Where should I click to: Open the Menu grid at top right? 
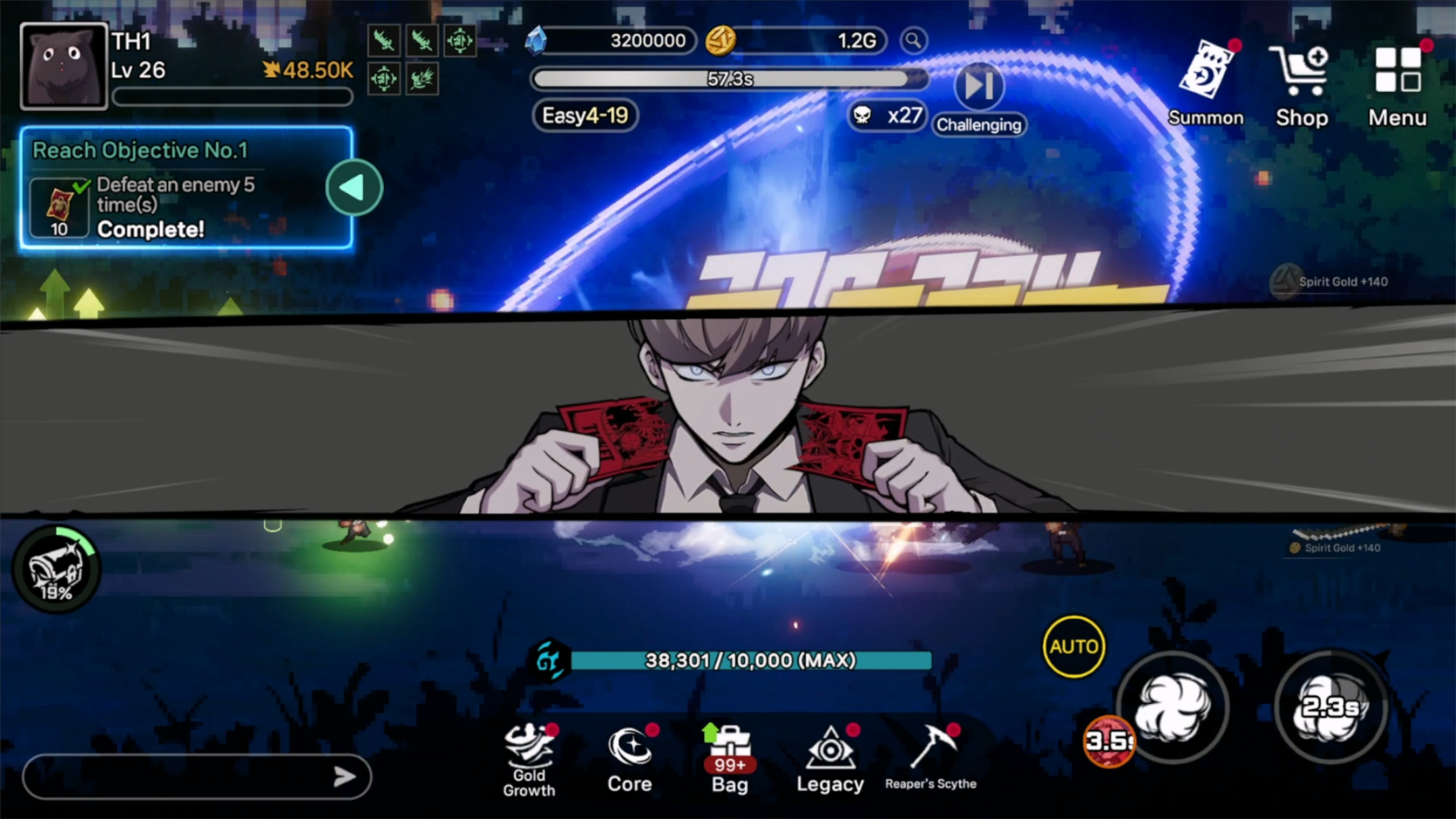tap(1396, 79)
